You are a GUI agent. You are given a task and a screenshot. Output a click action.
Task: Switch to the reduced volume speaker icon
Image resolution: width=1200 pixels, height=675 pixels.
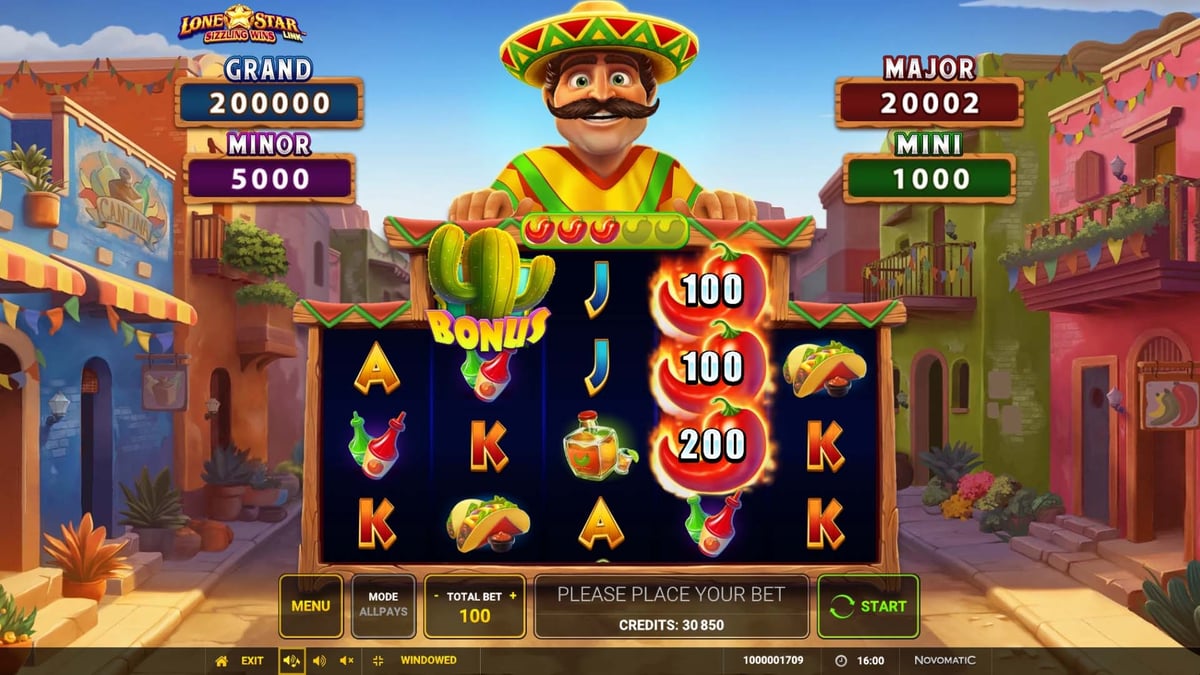[x=320, y=661]
